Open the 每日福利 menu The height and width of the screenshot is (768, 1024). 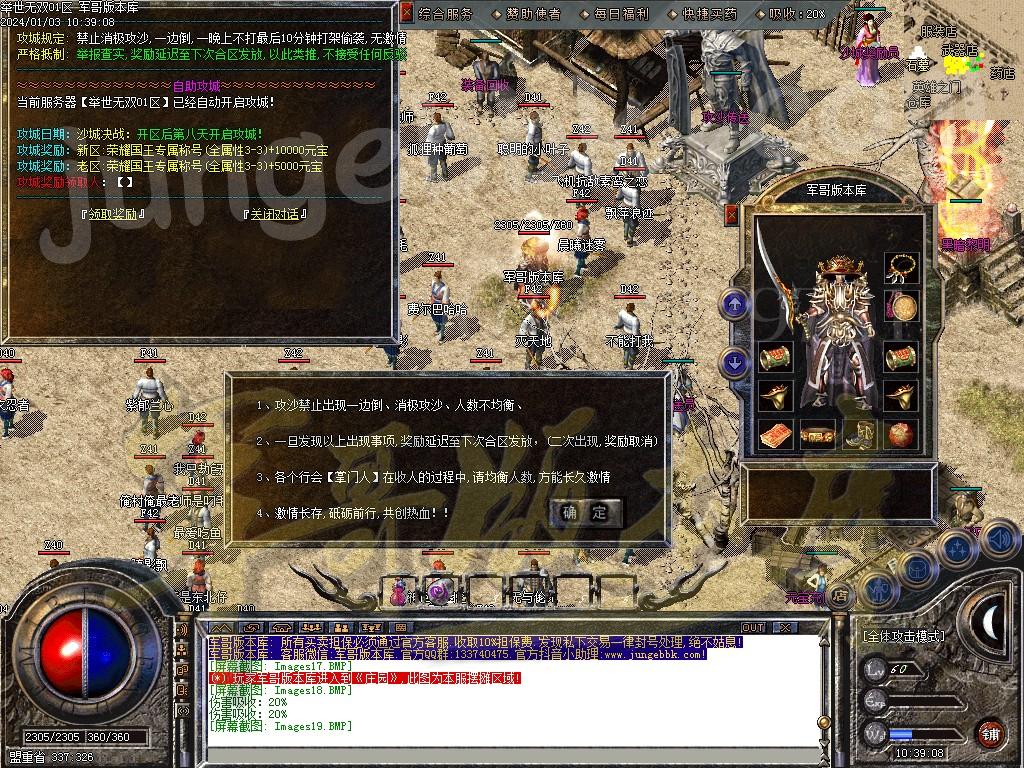[621, 14]
